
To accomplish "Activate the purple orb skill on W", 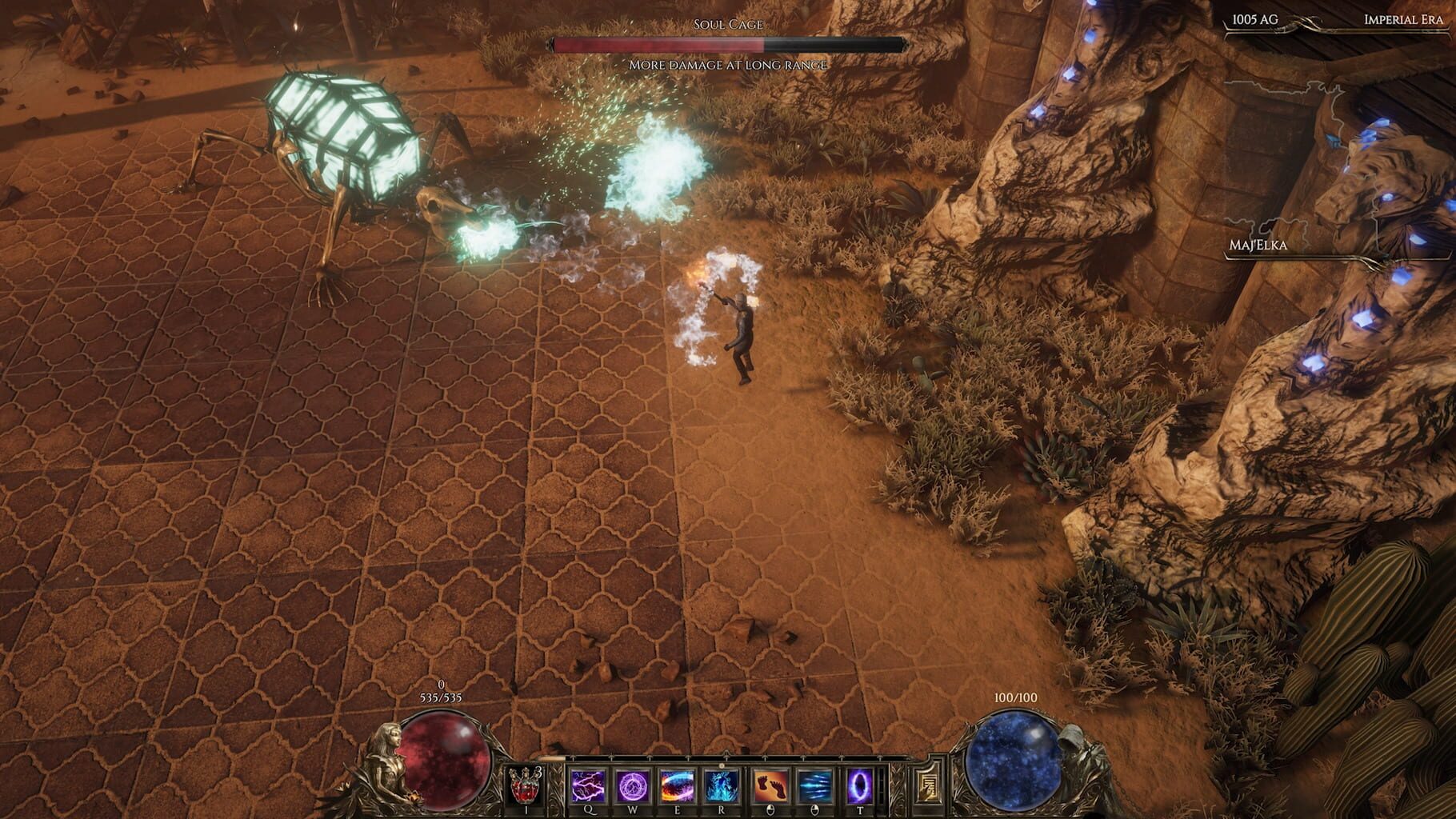I will [x=631, y=787].
